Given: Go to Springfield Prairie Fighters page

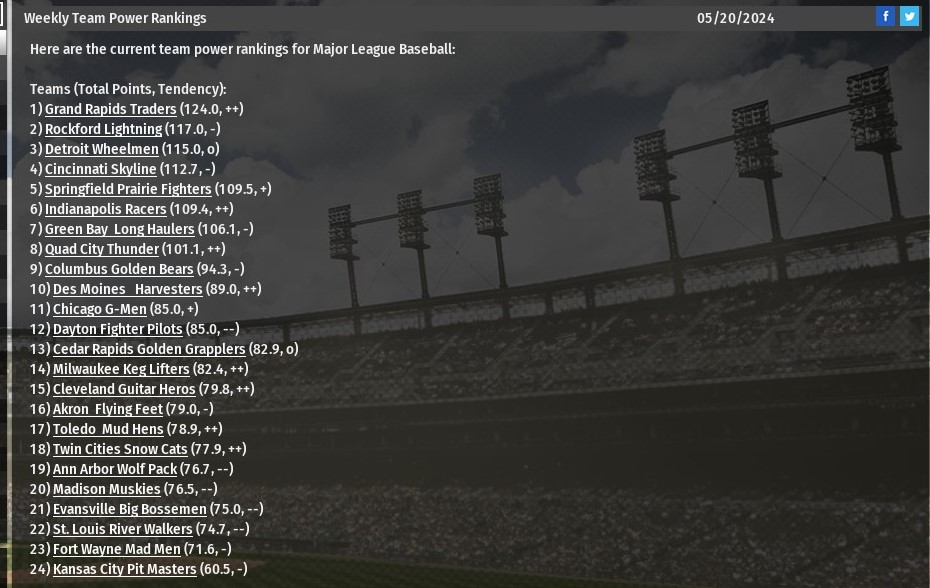Looking at the screenshot, I should tap(128, 189).
